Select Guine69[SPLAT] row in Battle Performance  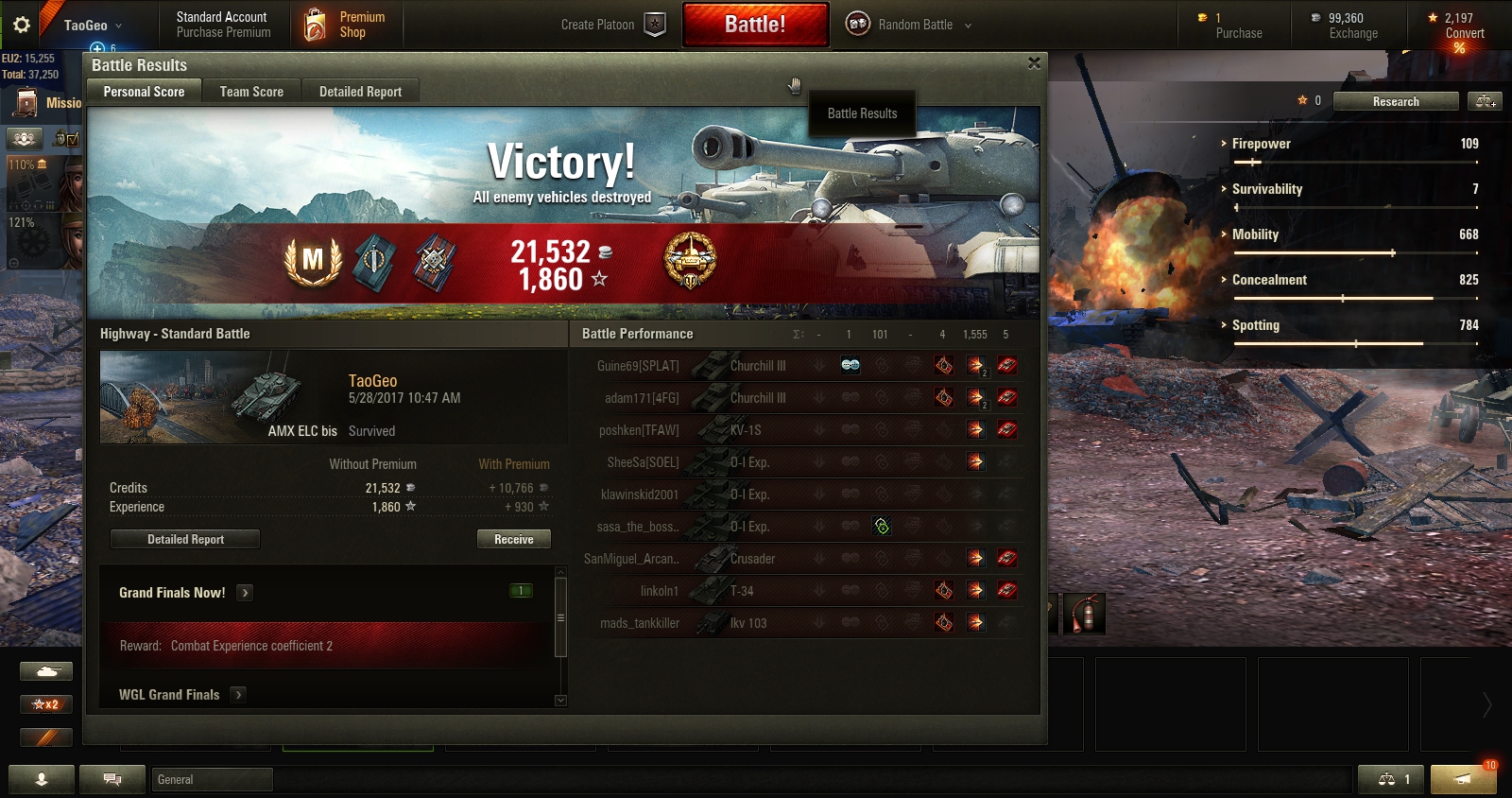pyautogui.click(x=638, y=366)
